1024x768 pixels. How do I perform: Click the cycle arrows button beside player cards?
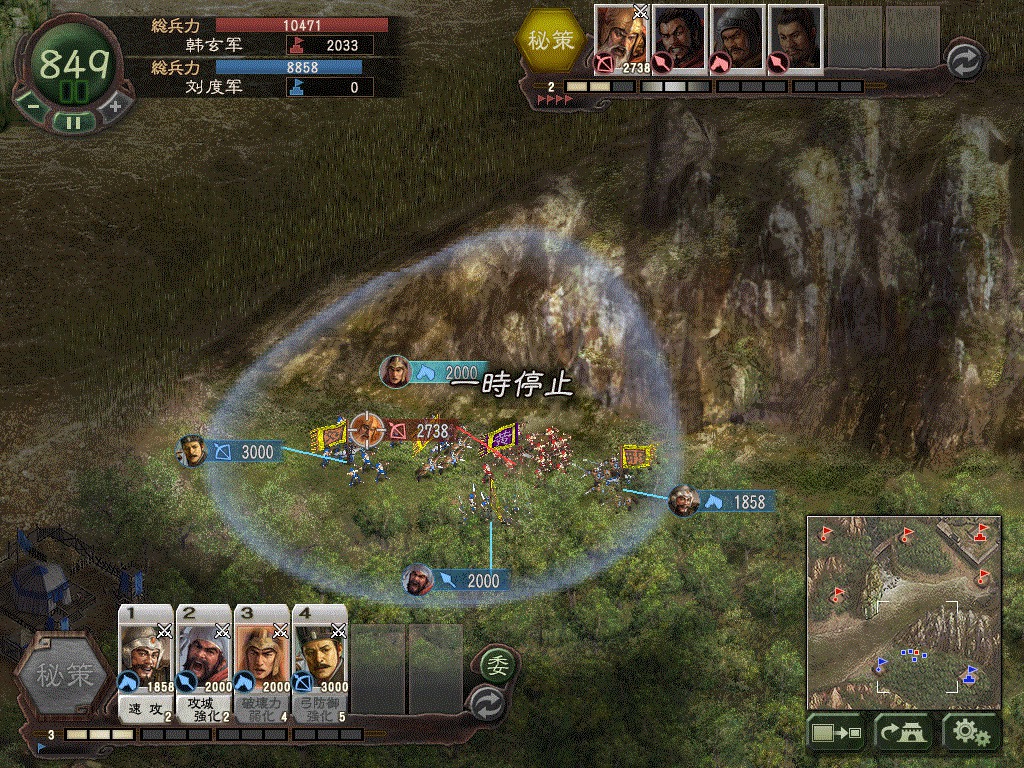pos(486,700)
